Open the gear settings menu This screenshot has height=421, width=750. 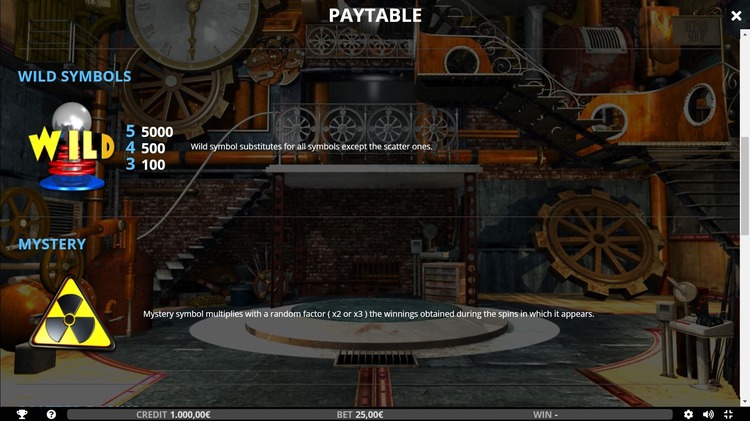(688, 414)
